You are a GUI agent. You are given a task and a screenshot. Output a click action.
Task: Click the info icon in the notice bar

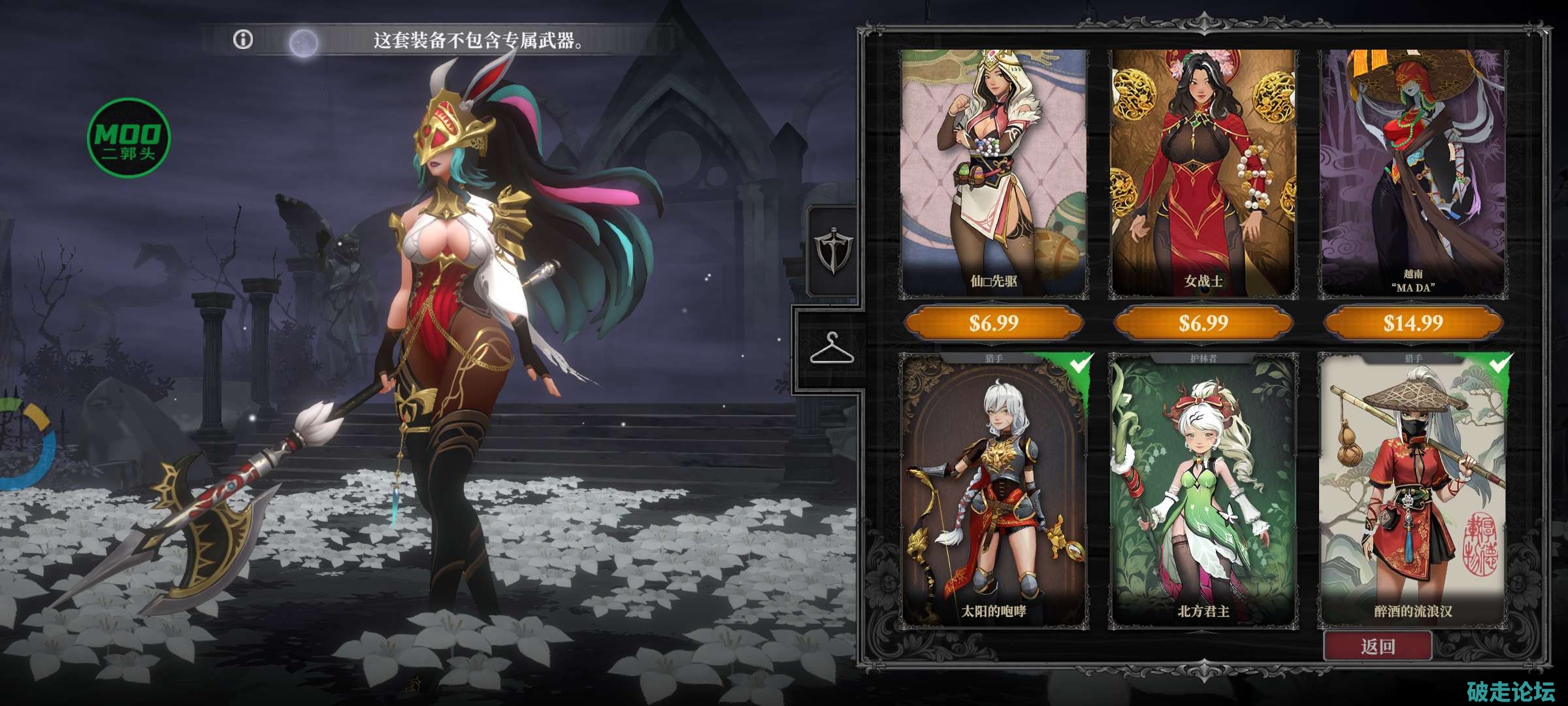[243, 40]
